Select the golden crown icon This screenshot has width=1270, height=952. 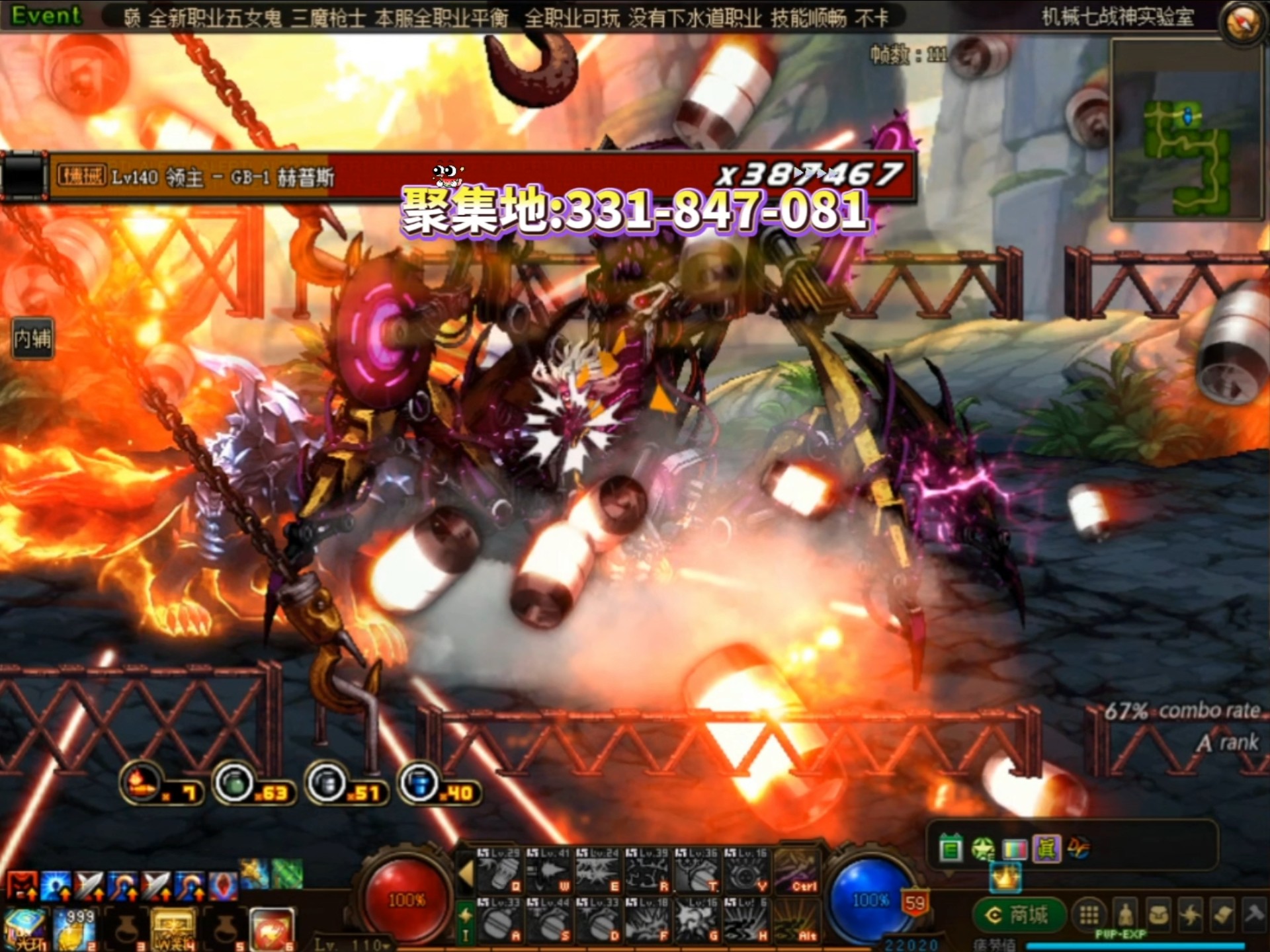[1005, 879]
